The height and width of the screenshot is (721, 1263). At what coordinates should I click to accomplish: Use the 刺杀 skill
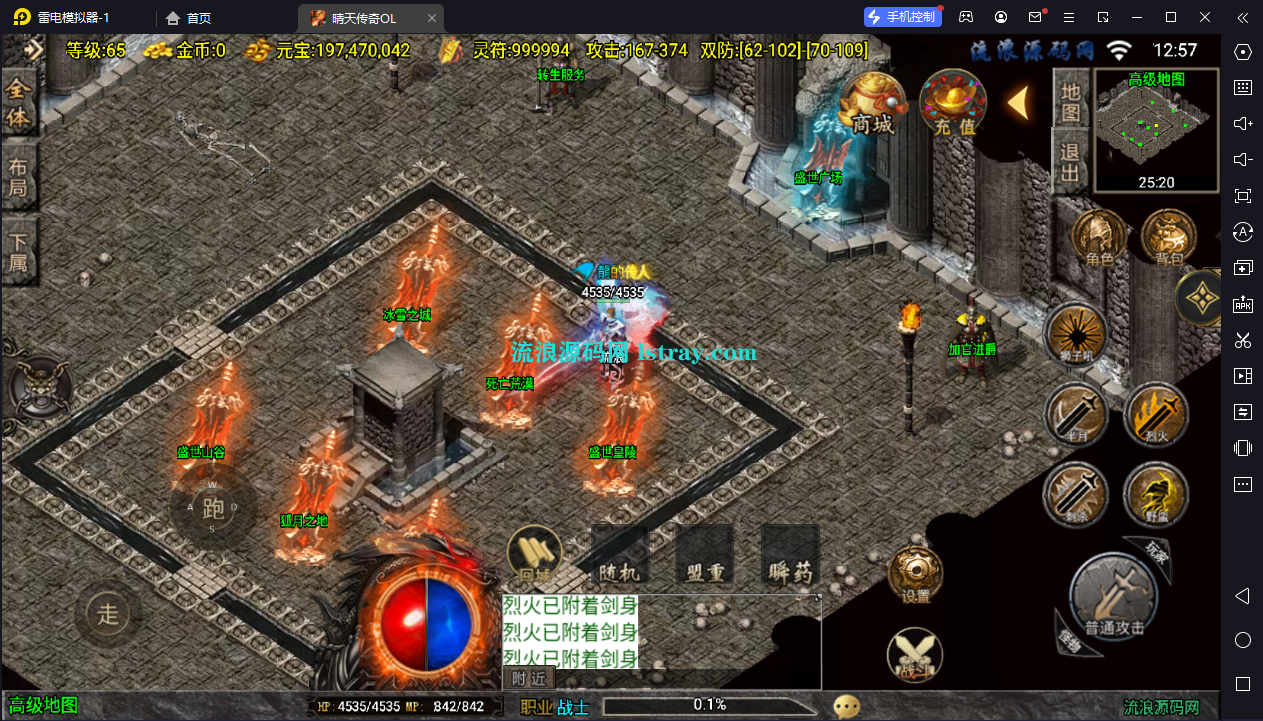tap(1075, 494)
